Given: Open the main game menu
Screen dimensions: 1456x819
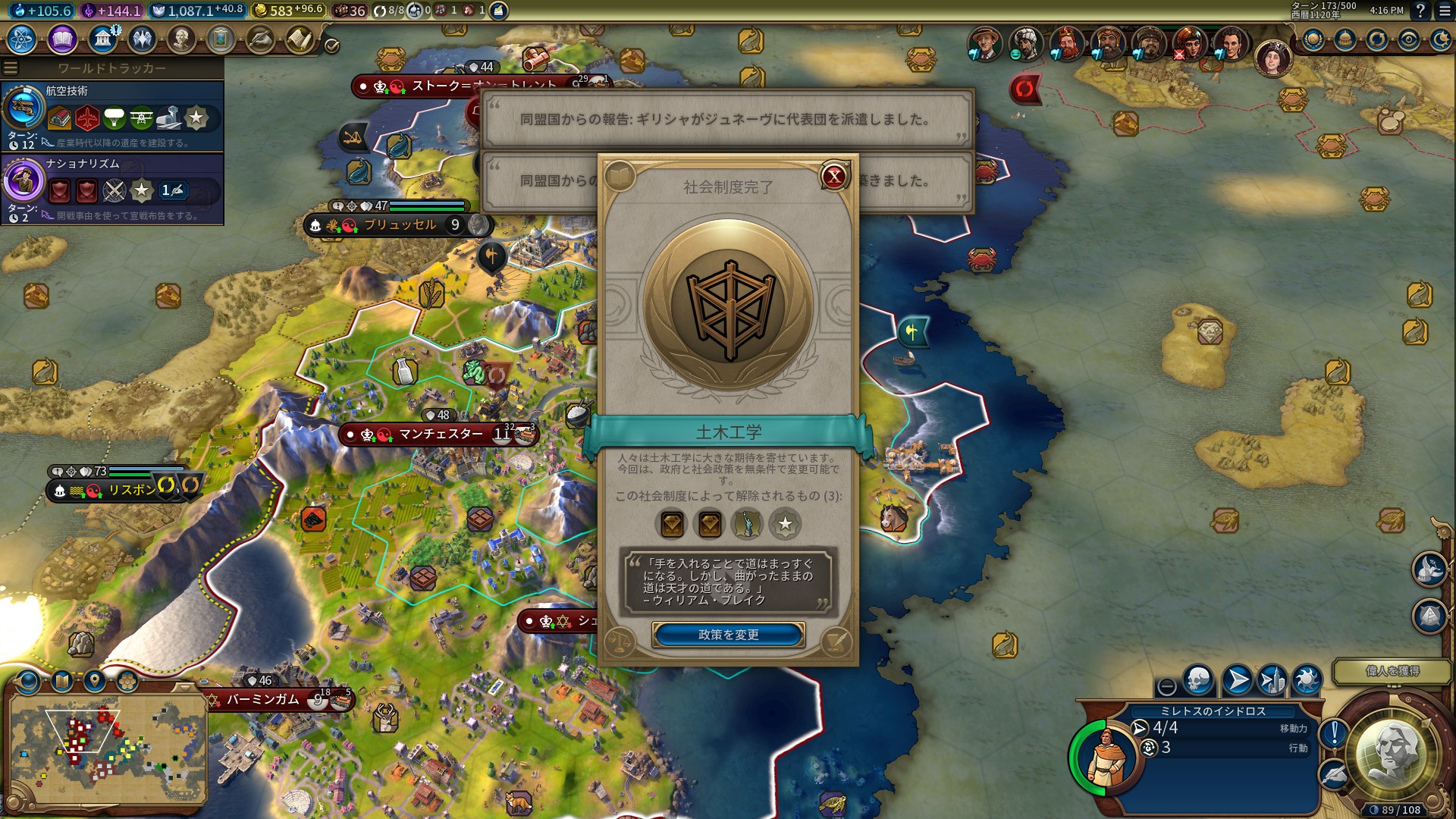Looking at the screenshot, I should click(1443, 11).
